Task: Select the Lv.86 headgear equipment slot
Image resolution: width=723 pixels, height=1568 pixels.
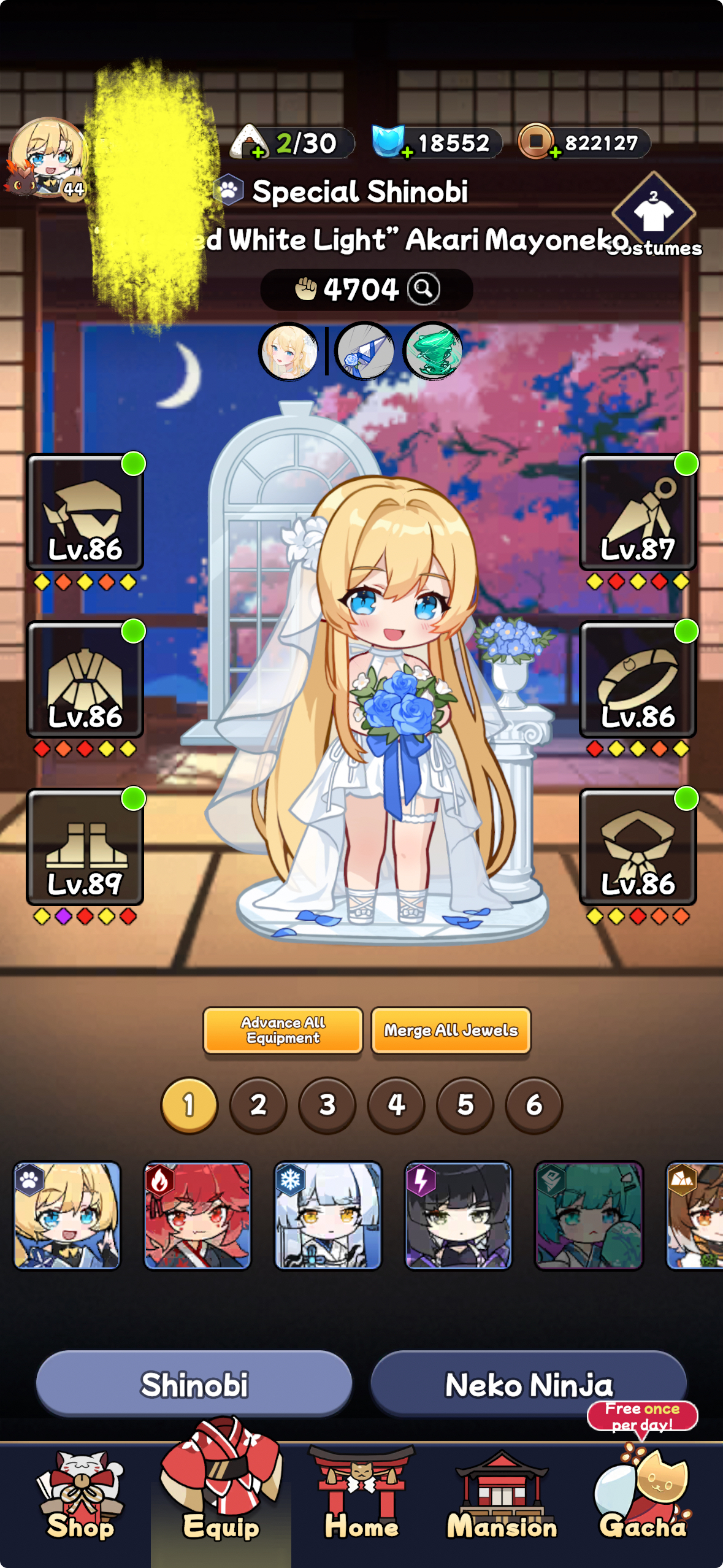Action: coord(85,512)
